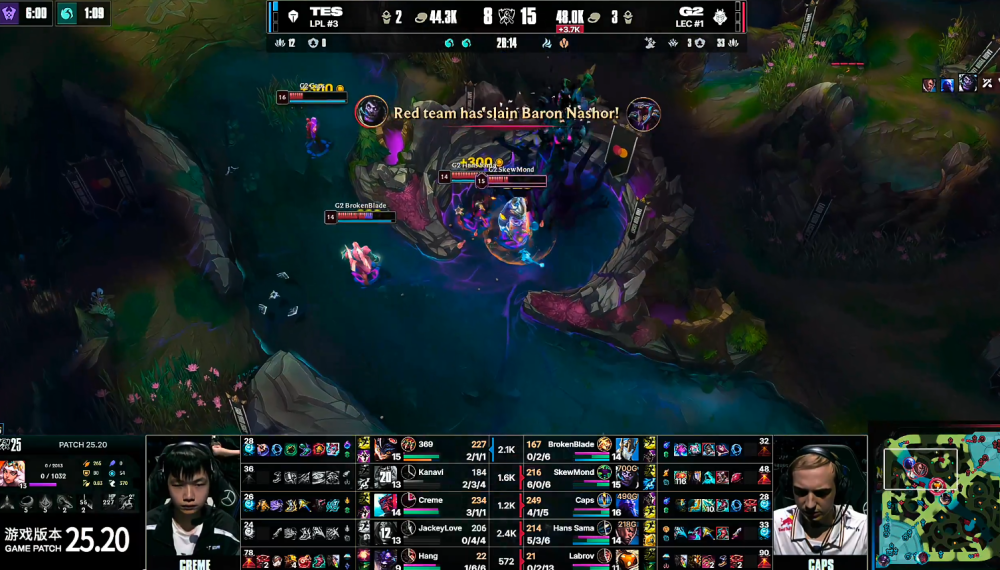Click SkewMond's champion portrait in the scoreboard
This screenshot has width=1000, height=570.
627,474
